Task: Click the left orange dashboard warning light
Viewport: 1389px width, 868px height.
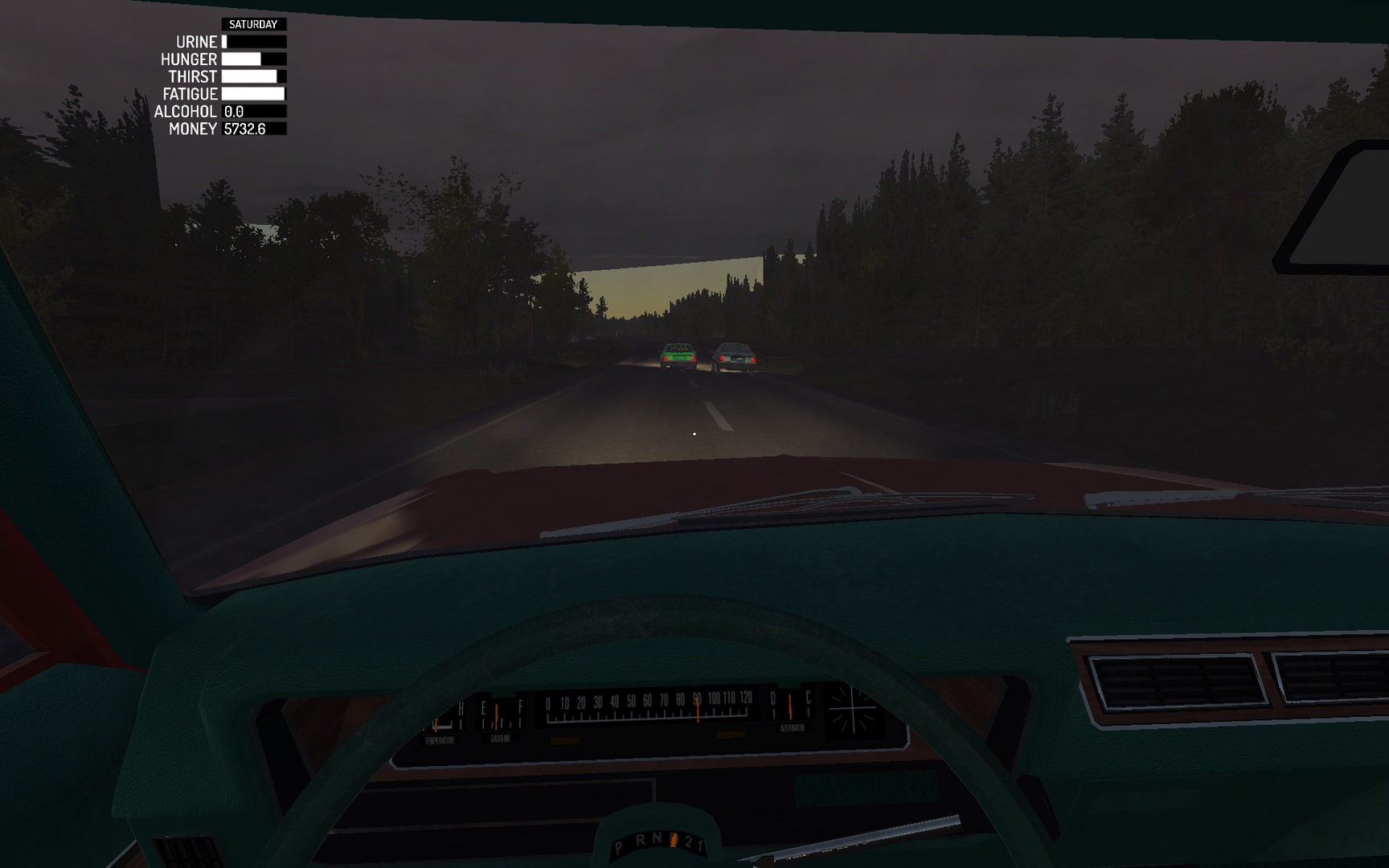Action: click(565, 739)
